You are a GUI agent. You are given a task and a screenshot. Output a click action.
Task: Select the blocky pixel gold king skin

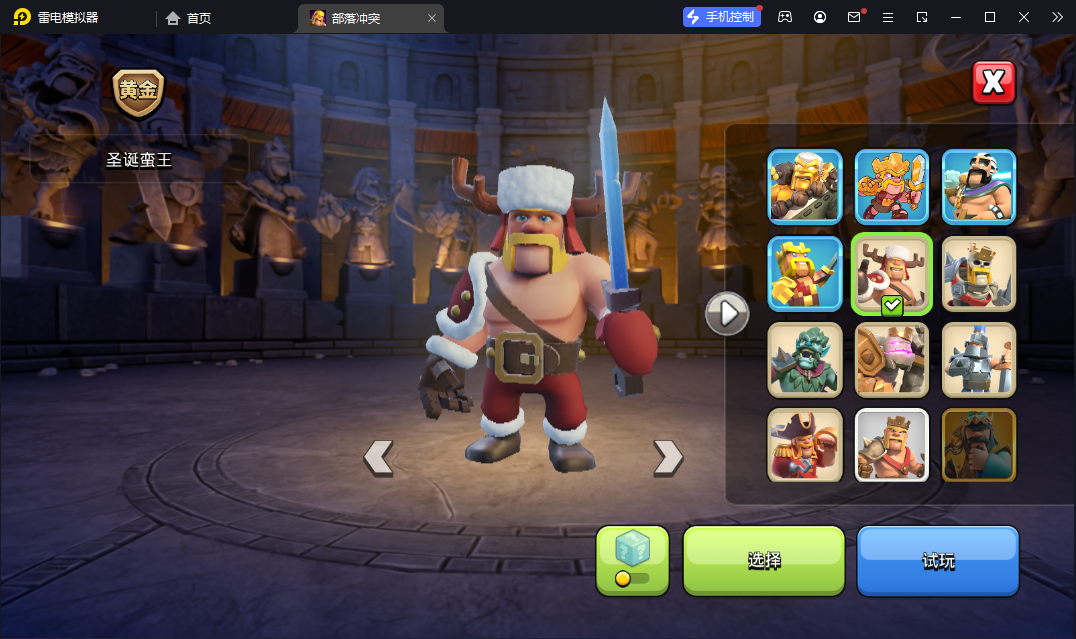click(805, 273)
